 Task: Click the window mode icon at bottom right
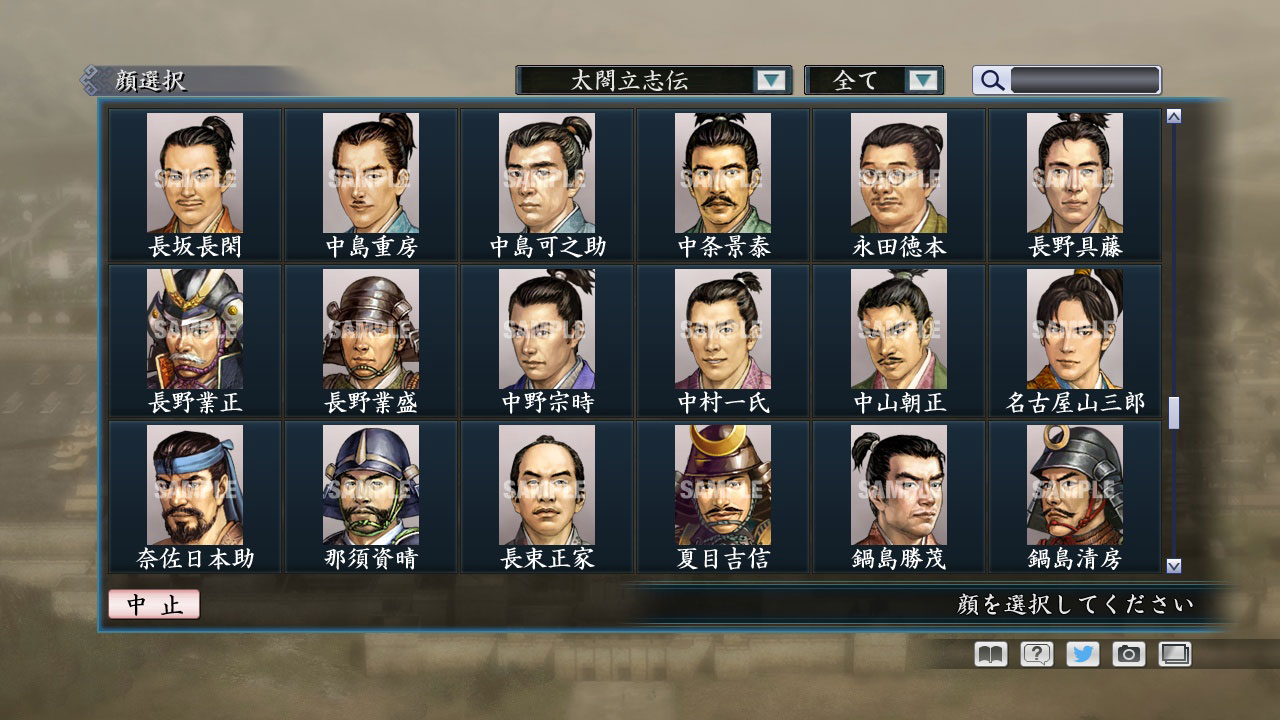coord(1173,654)
